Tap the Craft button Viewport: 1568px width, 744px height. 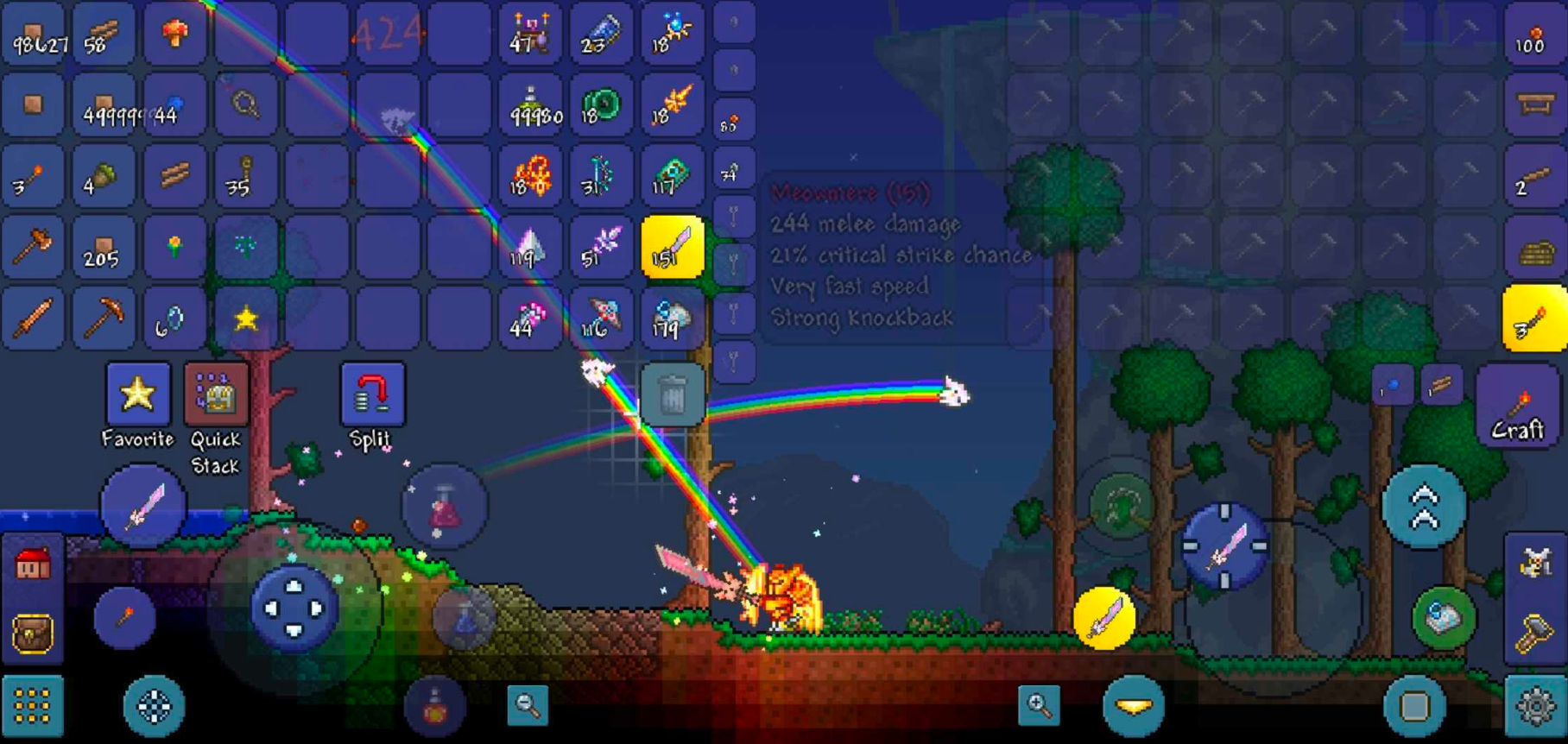(x=1517, y=407)
